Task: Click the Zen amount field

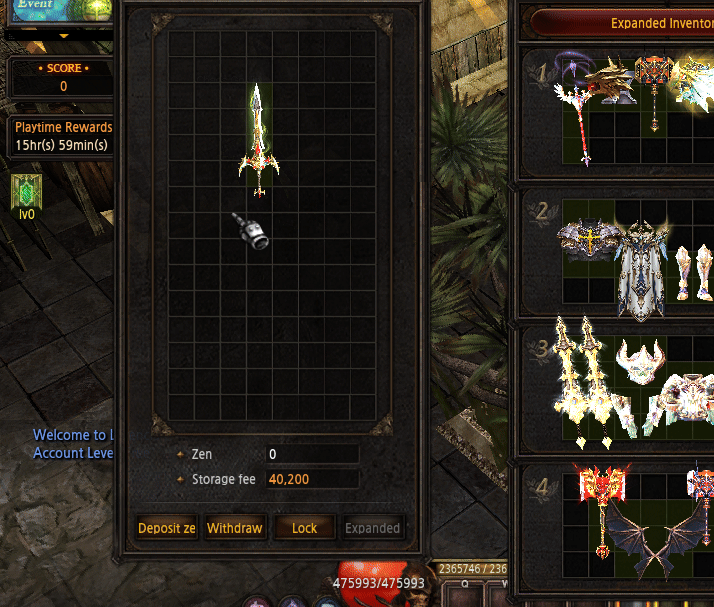Action: pyautogui.click(x=311, y=455)
